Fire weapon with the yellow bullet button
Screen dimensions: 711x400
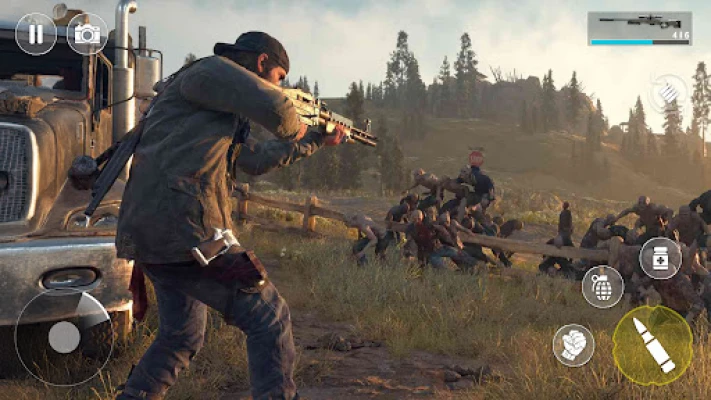click(x=652, y=345)
